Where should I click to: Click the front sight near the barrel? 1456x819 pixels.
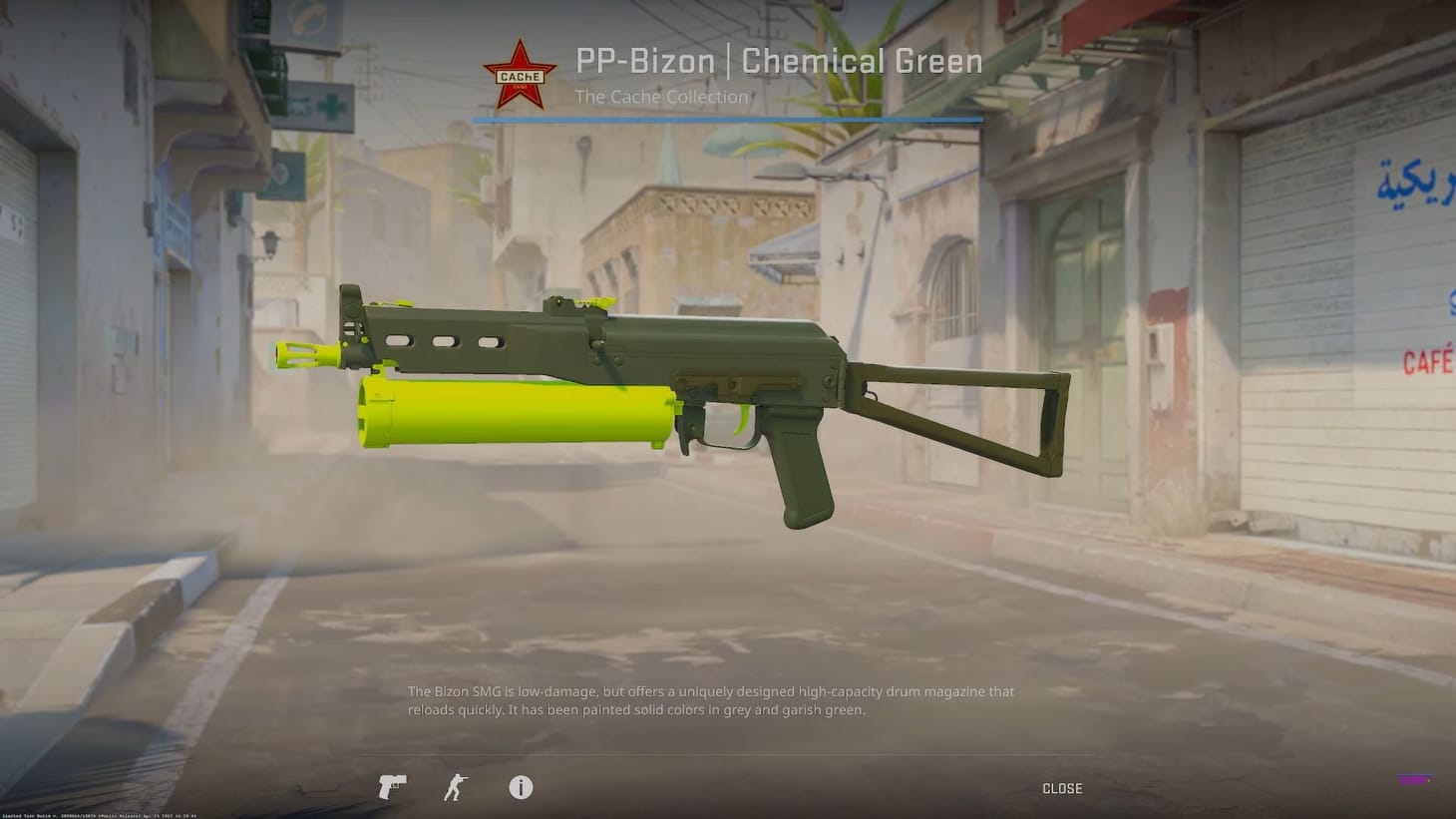(348, 299)
